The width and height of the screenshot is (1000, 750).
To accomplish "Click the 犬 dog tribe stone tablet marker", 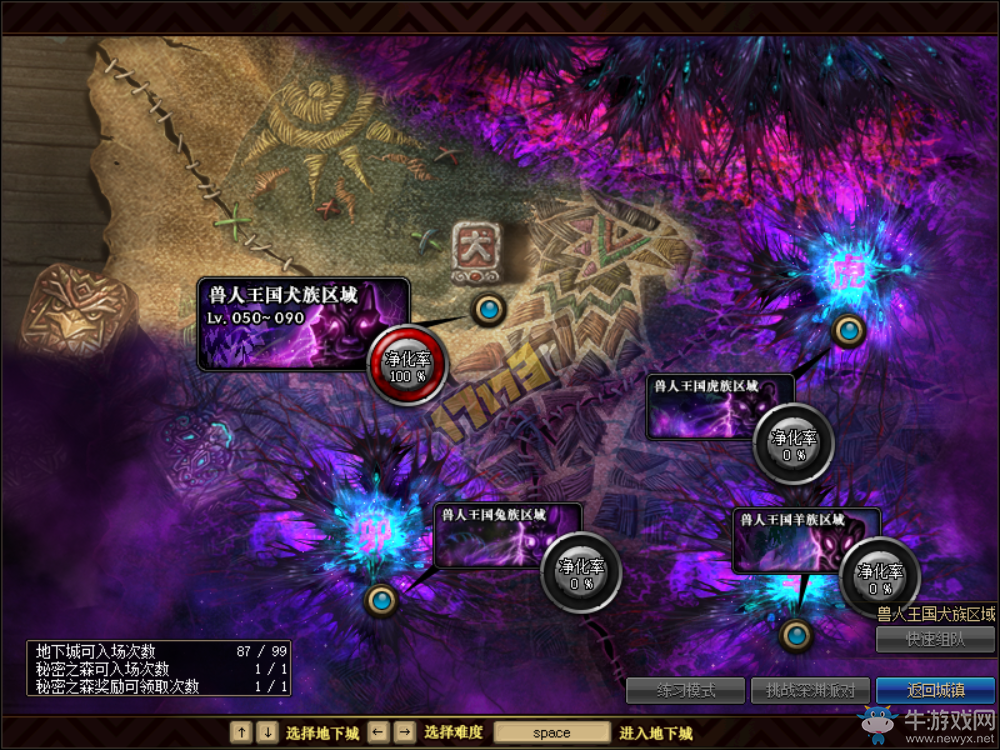I will pos(474,250).
